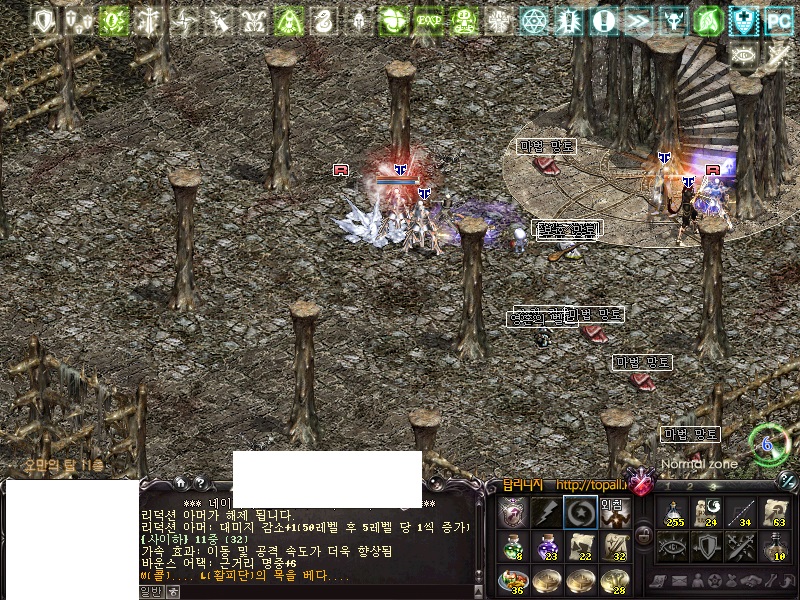Eat the food plate with 36 left
This screenshot has height=600, width=800.
pos(512,578)
